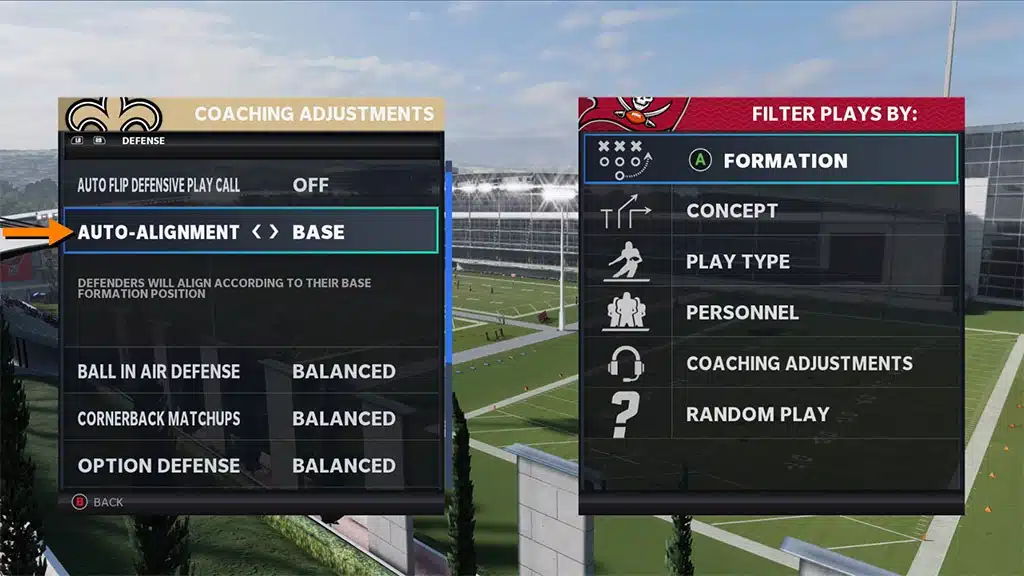Open Coaching Adjustments from the filter list

tap(770, 364)
